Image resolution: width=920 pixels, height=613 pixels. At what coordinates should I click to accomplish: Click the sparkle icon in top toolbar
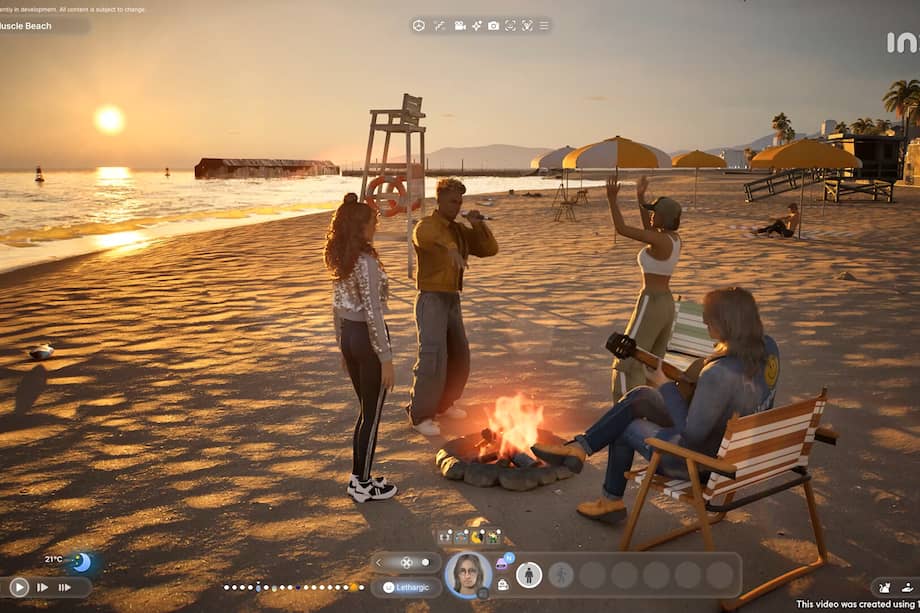(477, 25)
